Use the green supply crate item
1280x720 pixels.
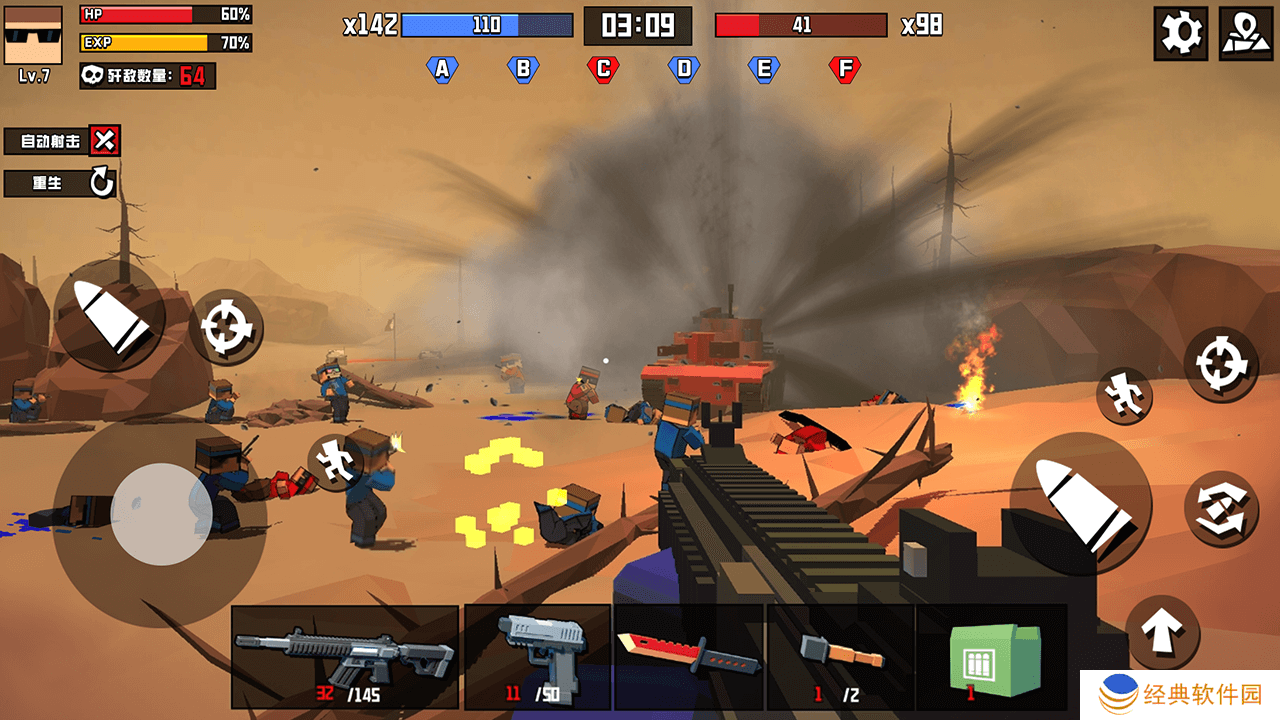tap(994, 656)
